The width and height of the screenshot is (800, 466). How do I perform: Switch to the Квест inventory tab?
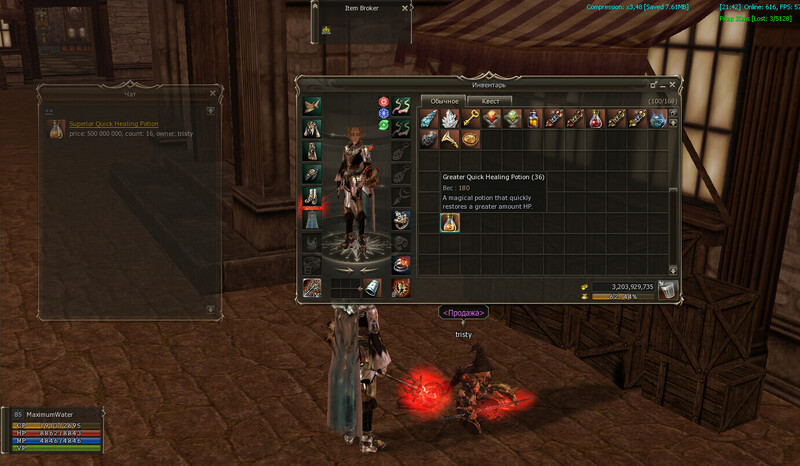pyautogui.click(x=490, y=101)
